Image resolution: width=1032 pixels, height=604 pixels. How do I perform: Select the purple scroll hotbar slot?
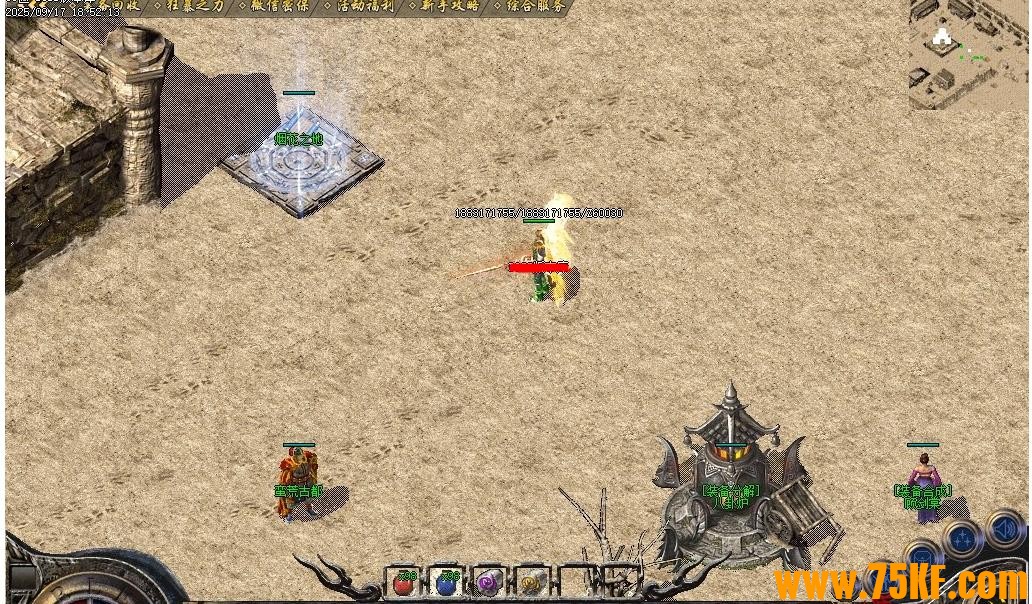coord(489,582)
